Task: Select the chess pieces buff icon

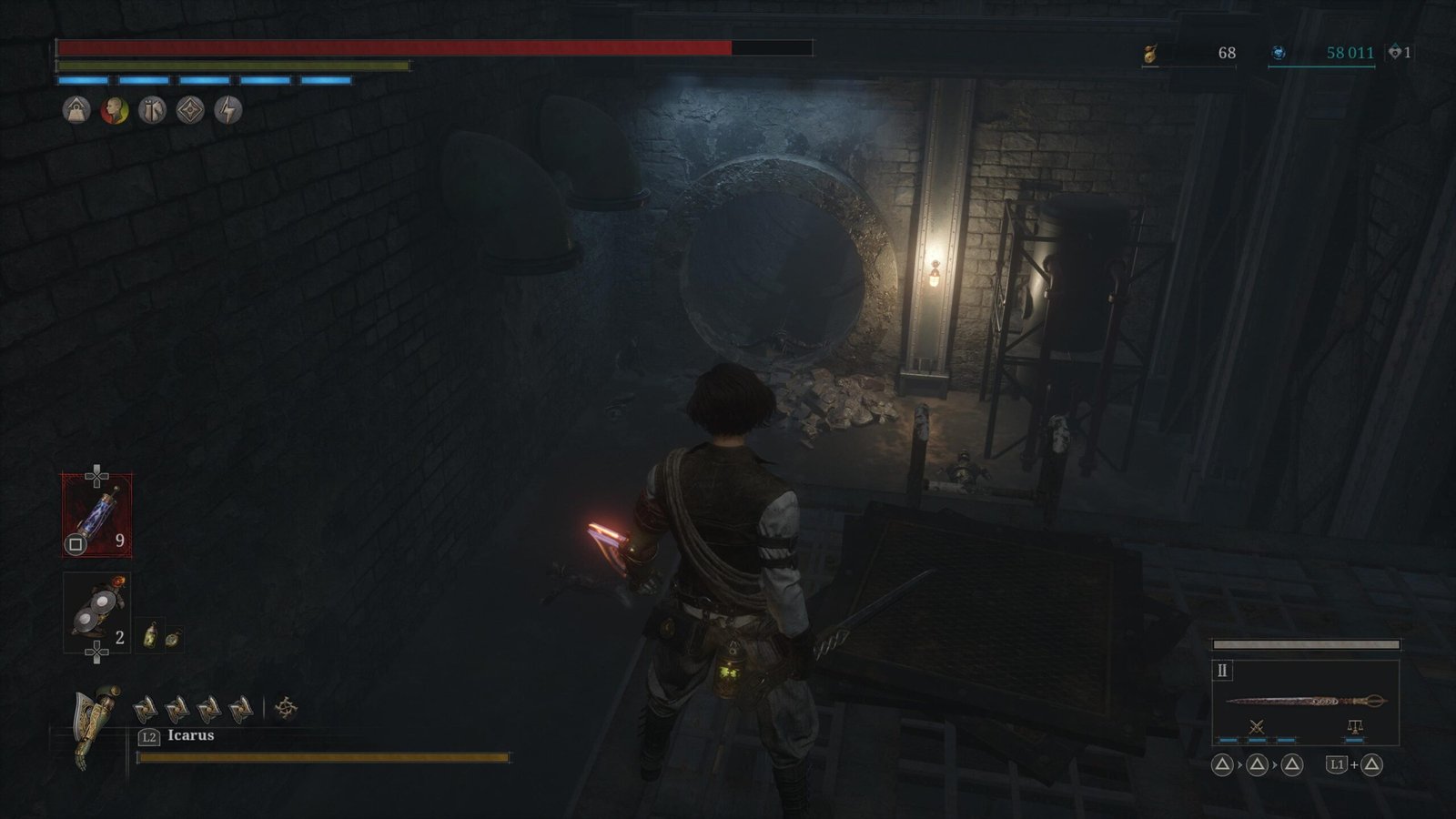Action: click(152, 110)
